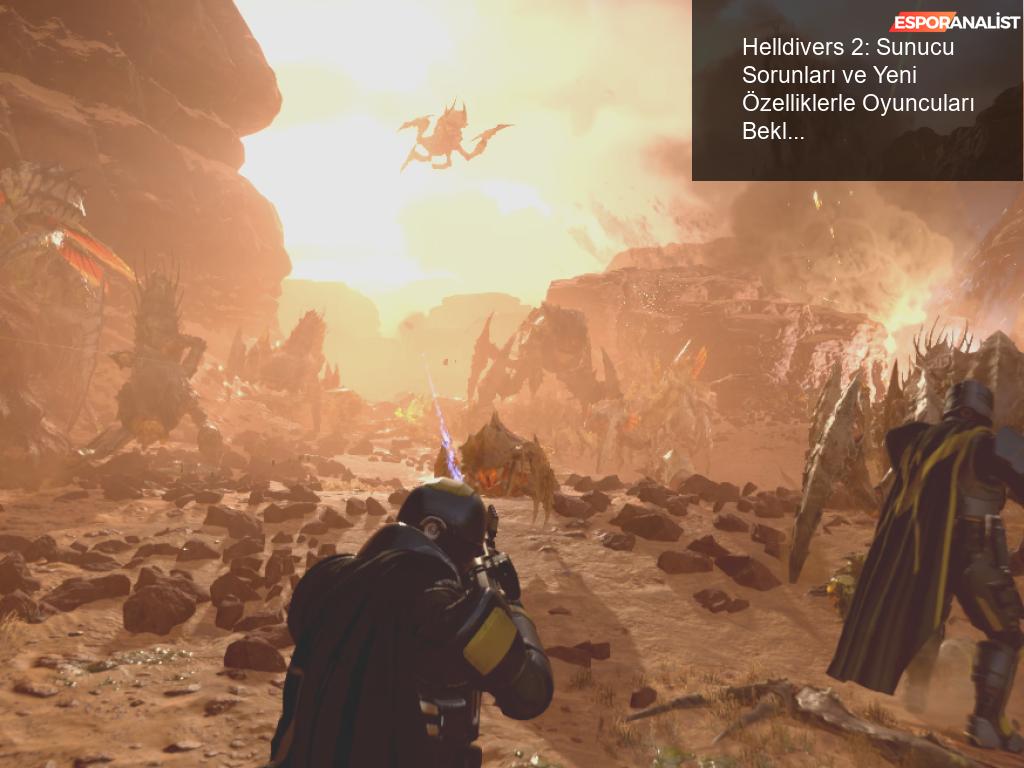Open the Helldivers 2 article headline
Screen dimensions: 1024x768
[x=857, y=89]
